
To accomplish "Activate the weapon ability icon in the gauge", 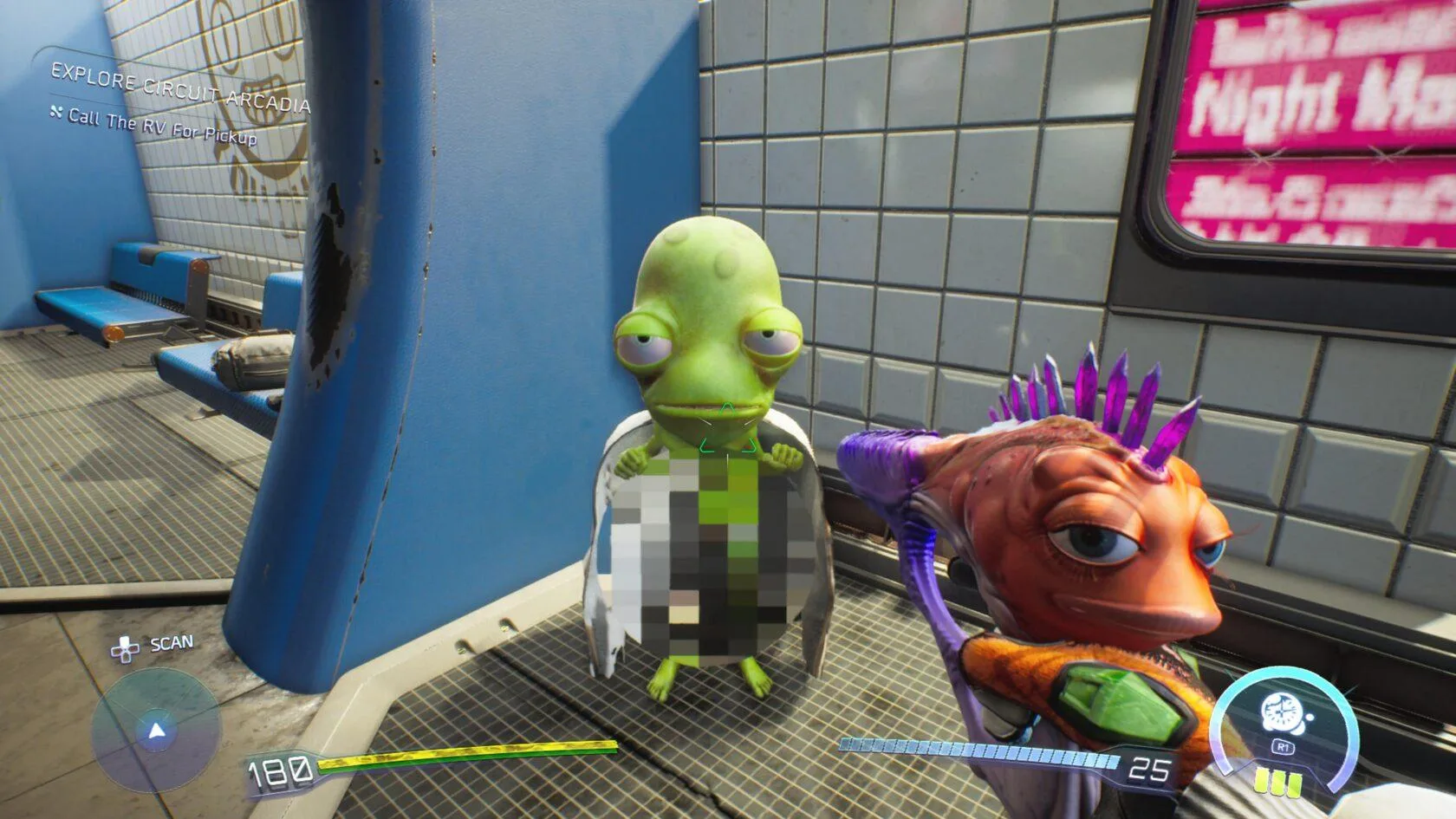I will coord(1279,714).
